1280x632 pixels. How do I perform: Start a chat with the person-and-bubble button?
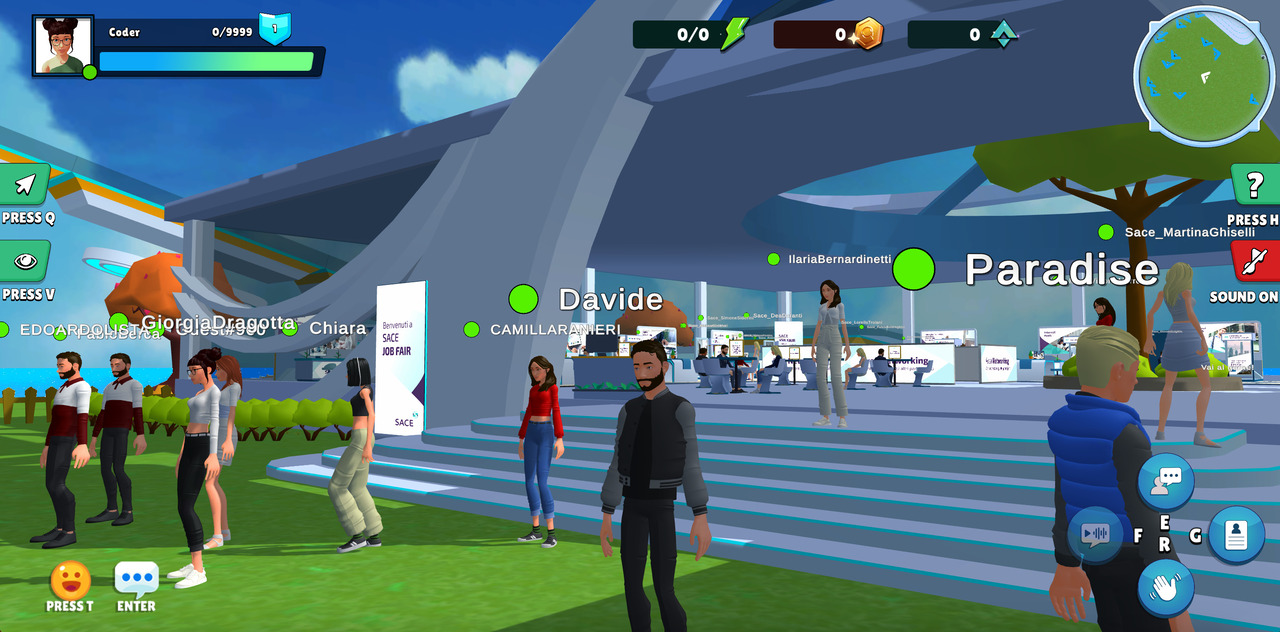pos(1166,481)
